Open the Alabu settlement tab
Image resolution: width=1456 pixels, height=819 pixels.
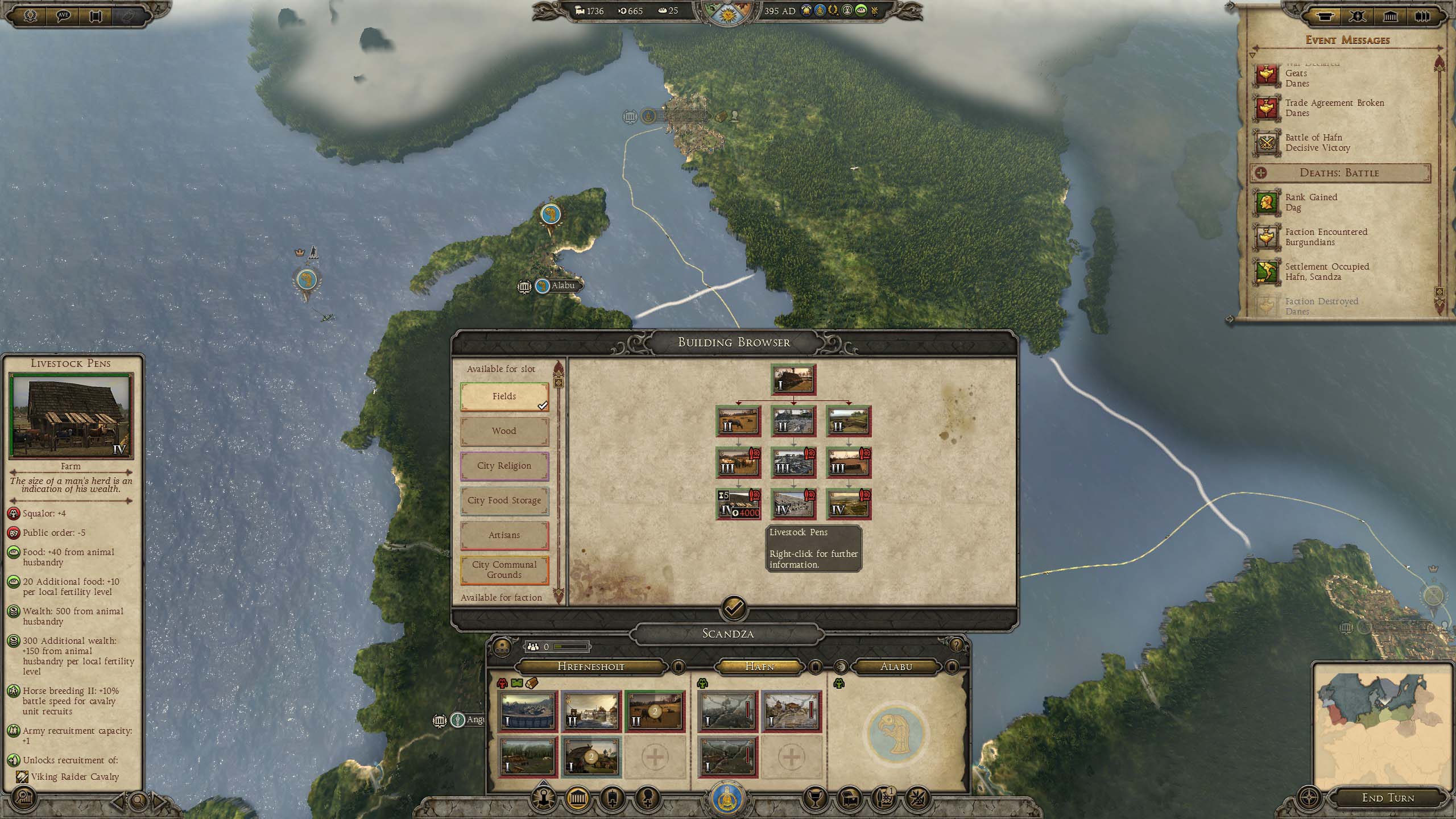(896, 667)
